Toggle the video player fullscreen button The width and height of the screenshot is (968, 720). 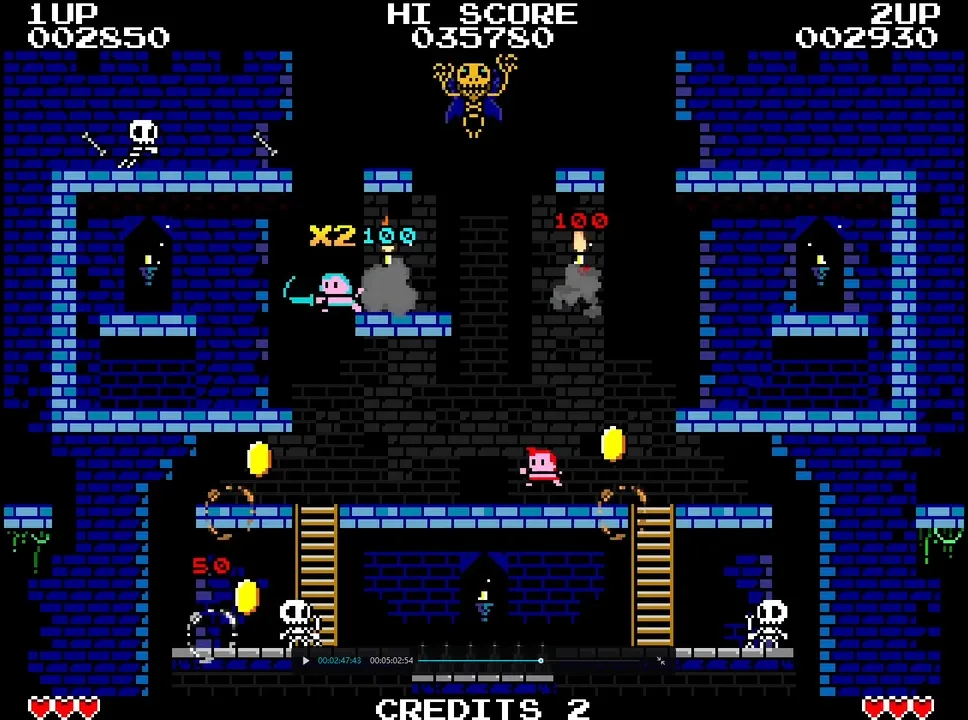660,660
